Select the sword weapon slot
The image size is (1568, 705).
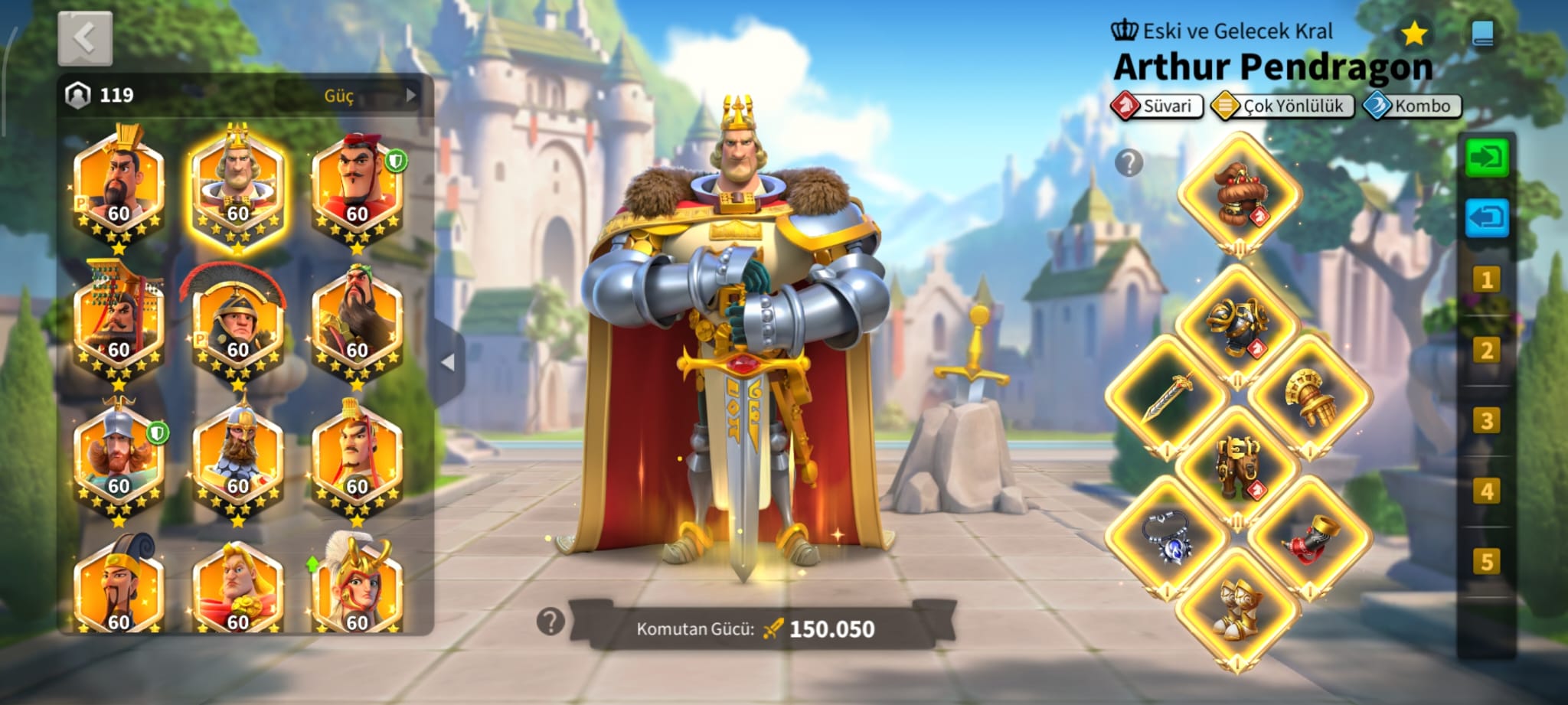click(1166, 396)
